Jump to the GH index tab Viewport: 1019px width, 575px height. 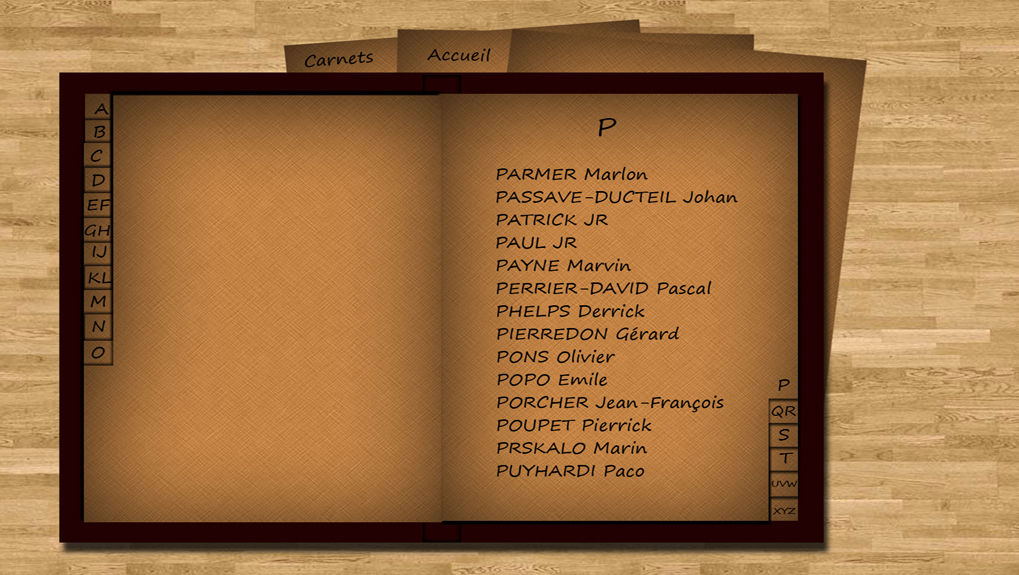point(97,230)
